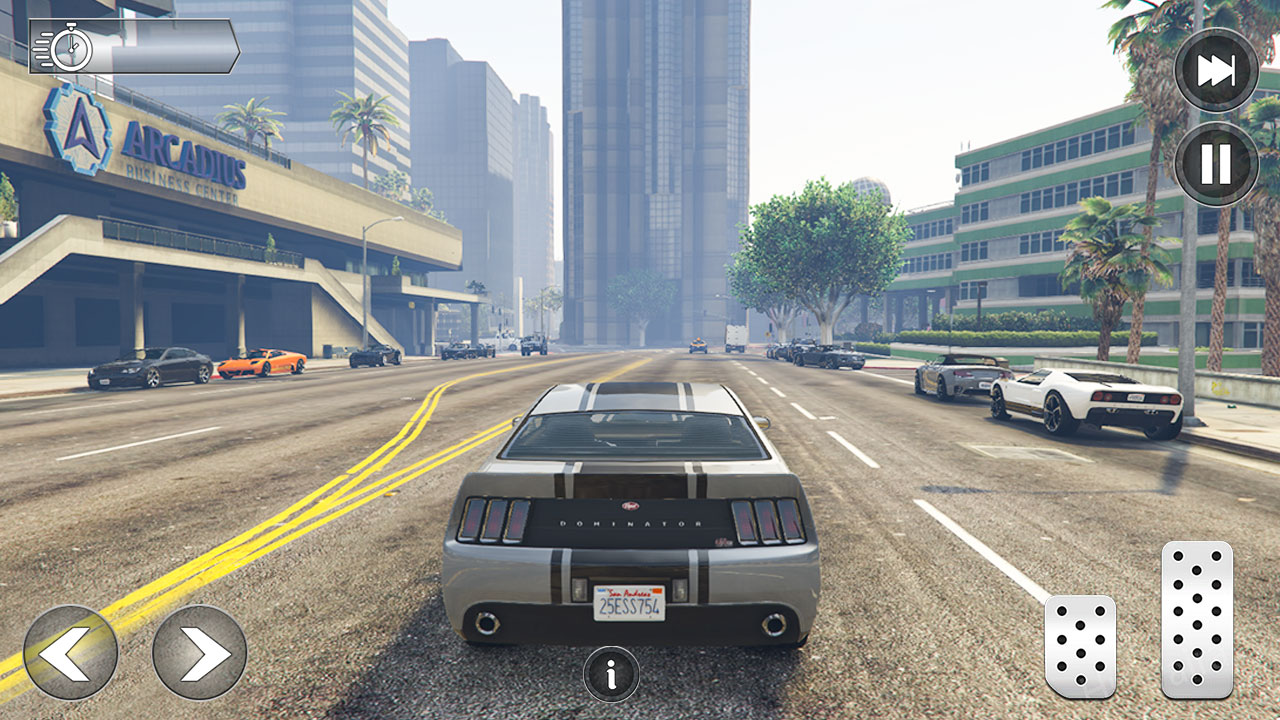Screen dimensions: 1280x720
Task: Steer right with the right arrow button
Action: [199, 652]
